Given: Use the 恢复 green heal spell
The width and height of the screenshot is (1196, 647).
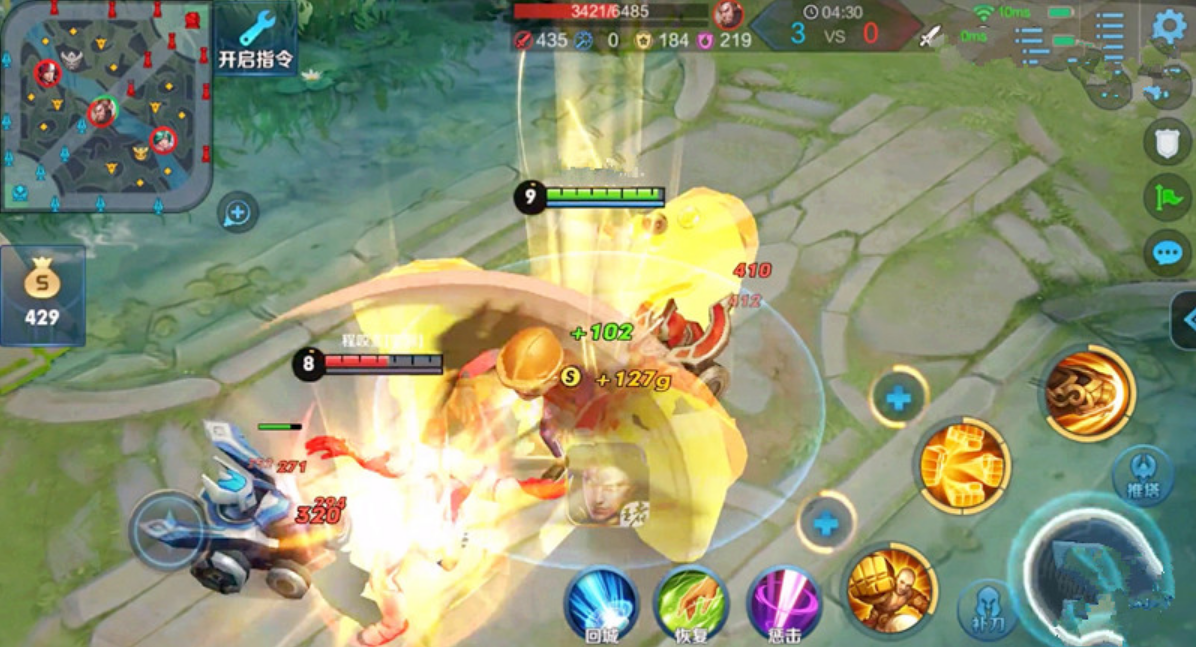Looking at the screenshot, I should (x=691, y=604).
